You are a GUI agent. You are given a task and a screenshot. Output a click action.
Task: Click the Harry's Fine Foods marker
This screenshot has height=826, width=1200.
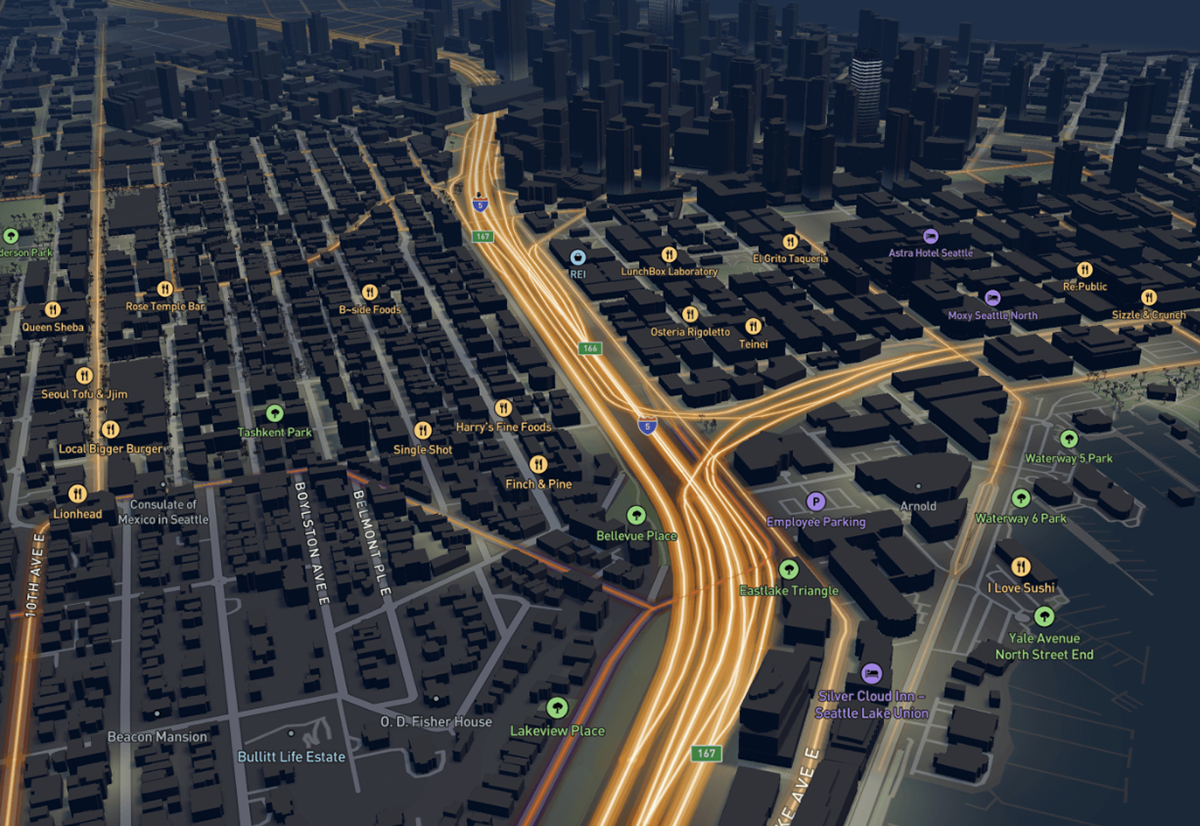point(503,408)
